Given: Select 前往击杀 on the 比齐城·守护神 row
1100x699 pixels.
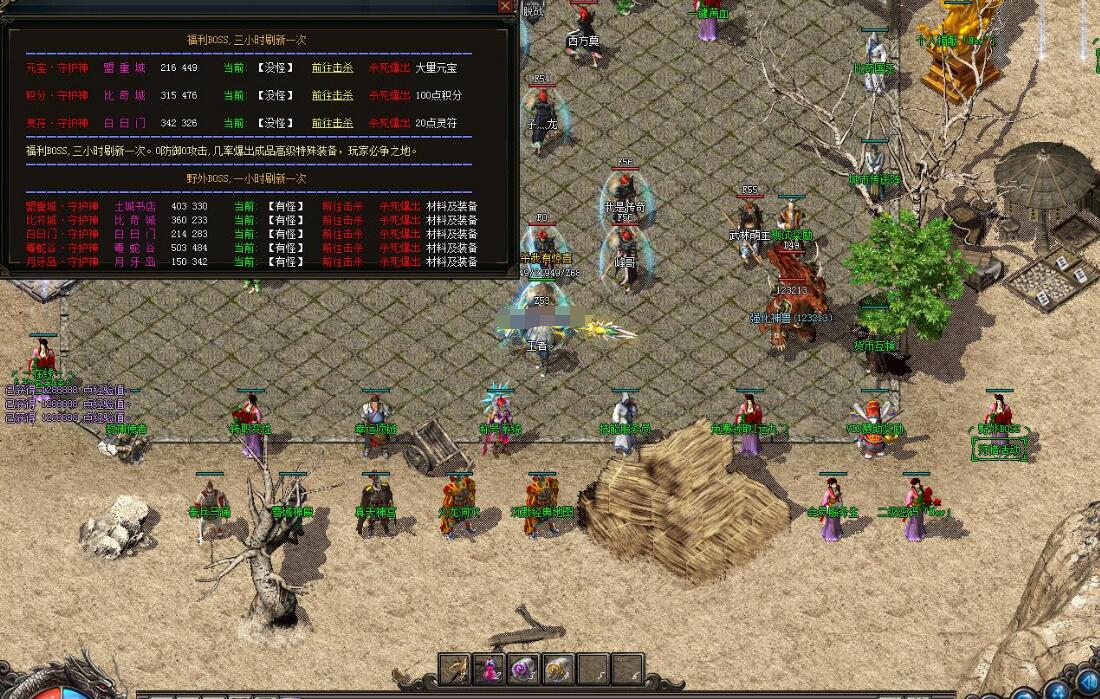Looking at the screenshot, I should pos(342,220).
